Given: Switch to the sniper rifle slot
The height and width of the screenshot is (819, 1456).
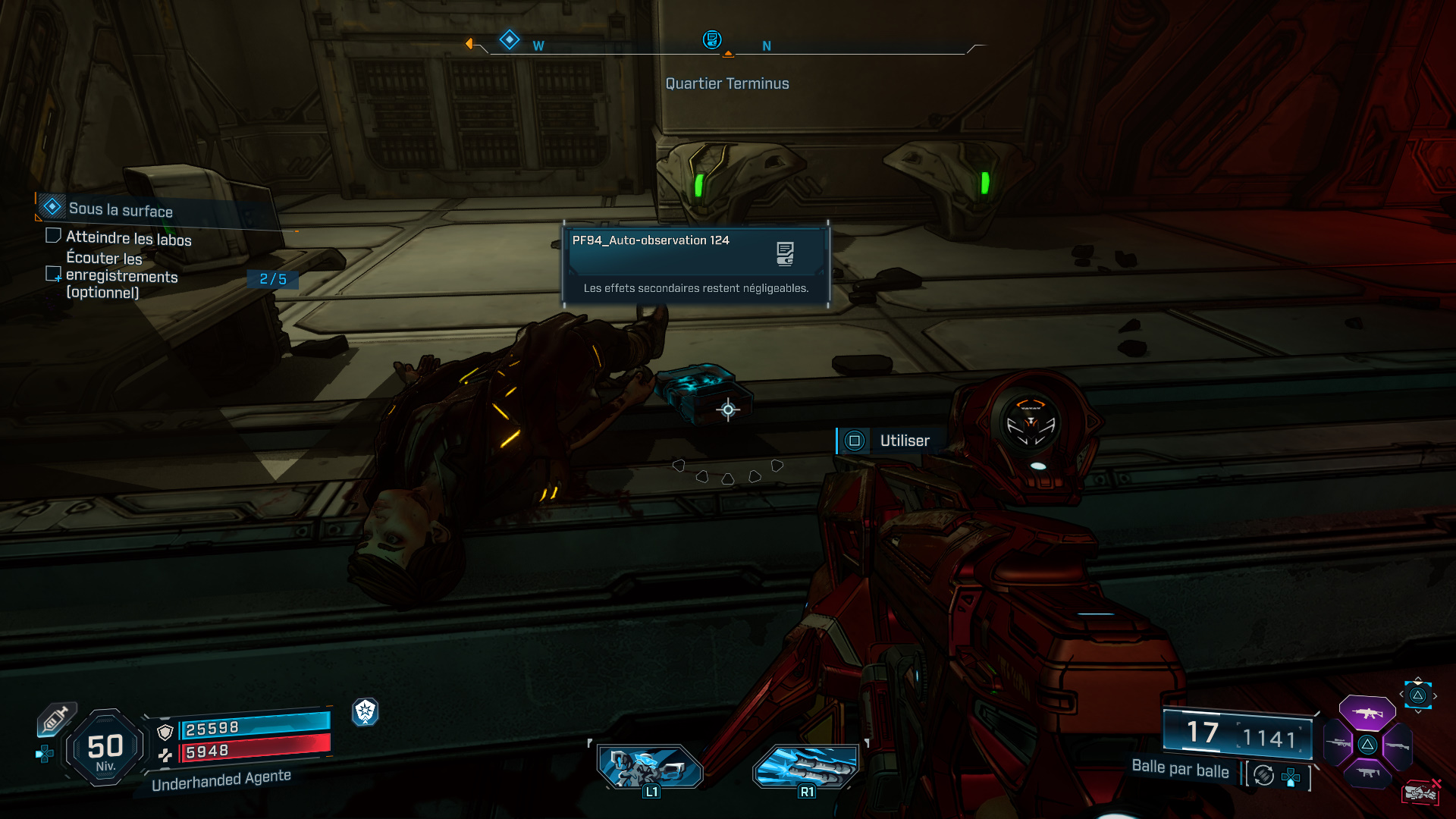Looking at the screenshot, I should pos(1338,744).
